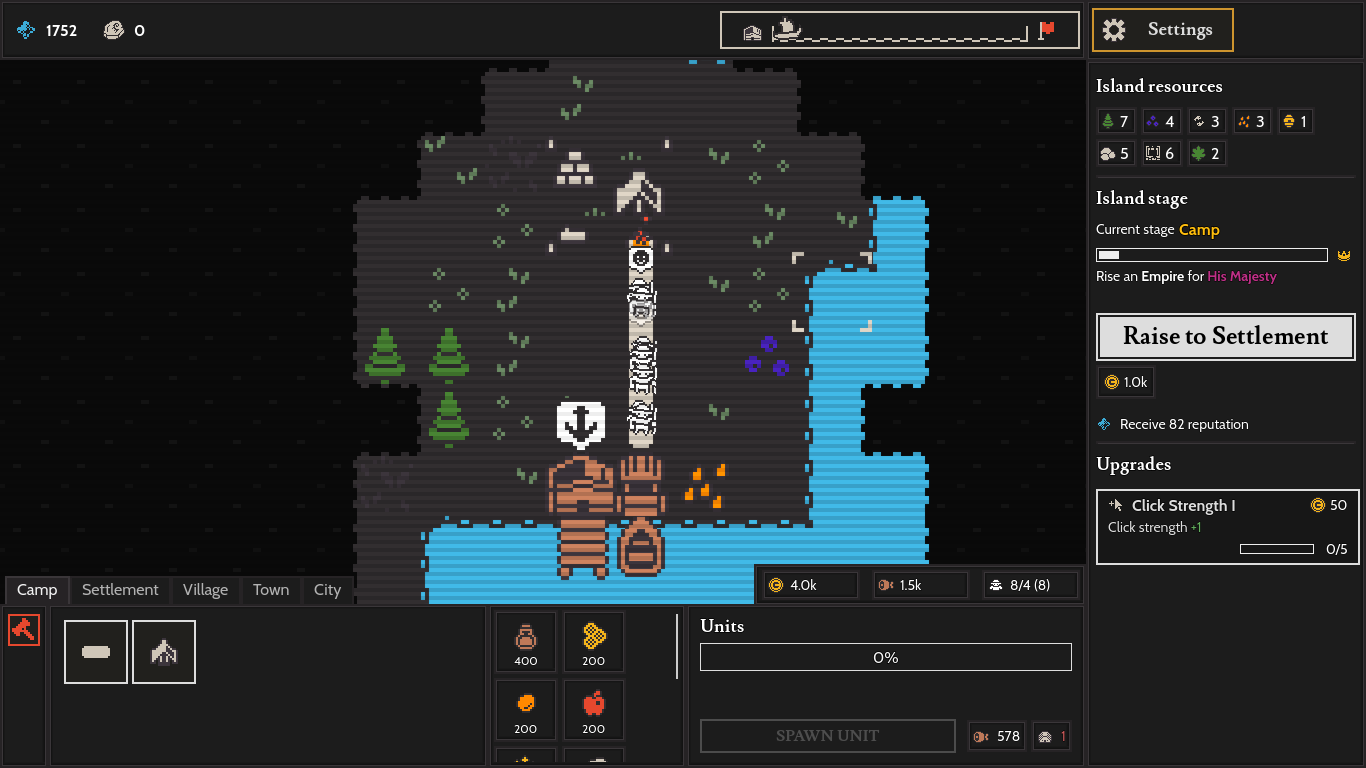The height and width of the screenshot is (768, 1366).
Task: Select the plank item in the build panel
Action: coord(95,652)
